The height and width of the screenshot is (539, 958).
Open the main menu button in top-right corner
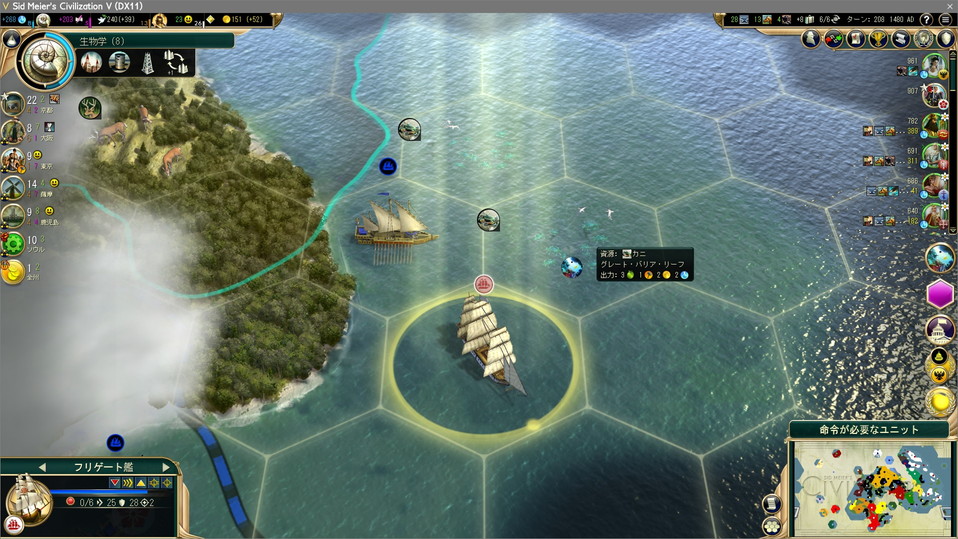coord(945,20)
